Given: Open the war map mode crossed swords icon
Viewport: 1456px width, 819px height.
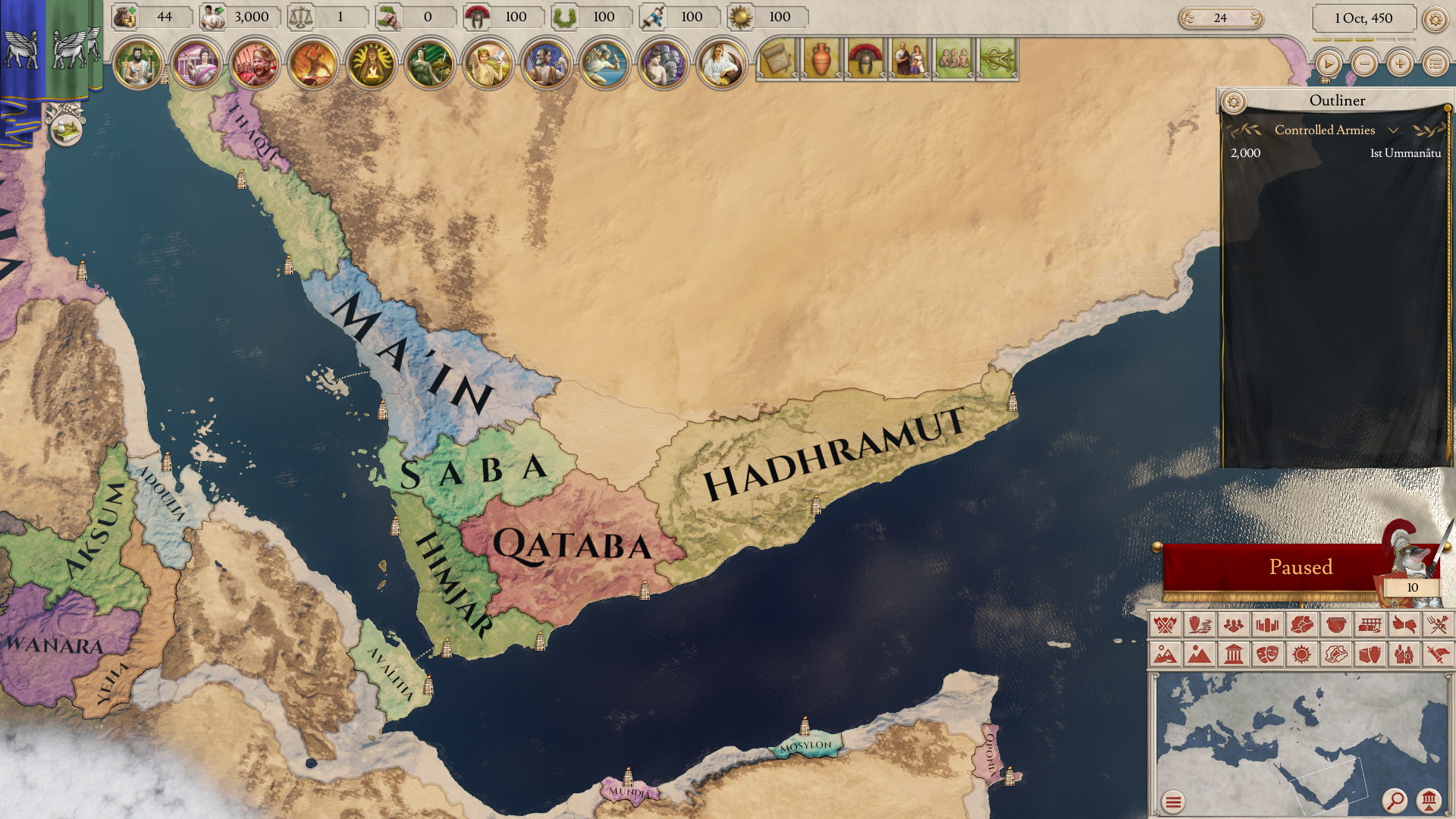Looking at the screenshot, I should coord(1165,624).
